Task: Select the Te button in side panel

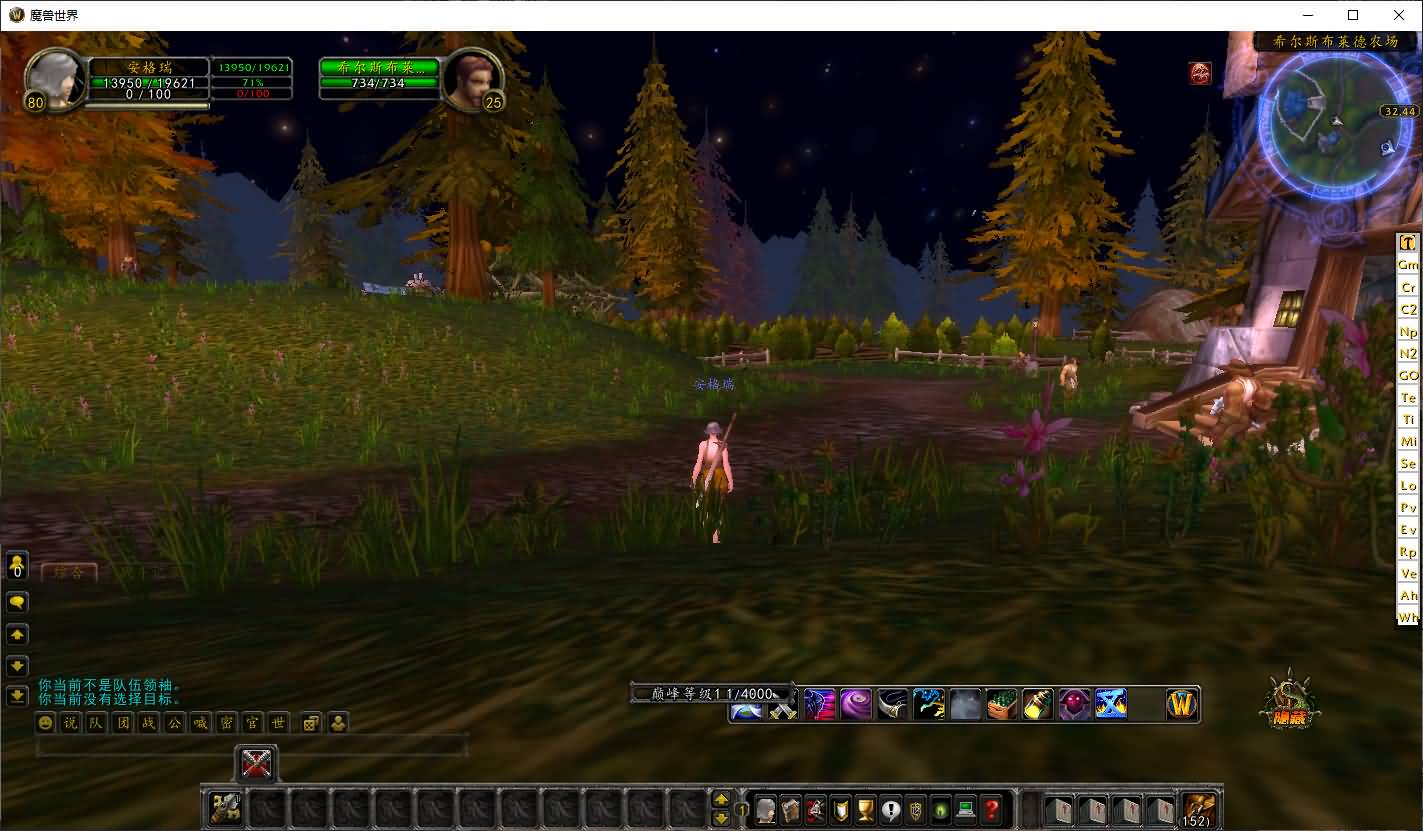Action: 1408,398
